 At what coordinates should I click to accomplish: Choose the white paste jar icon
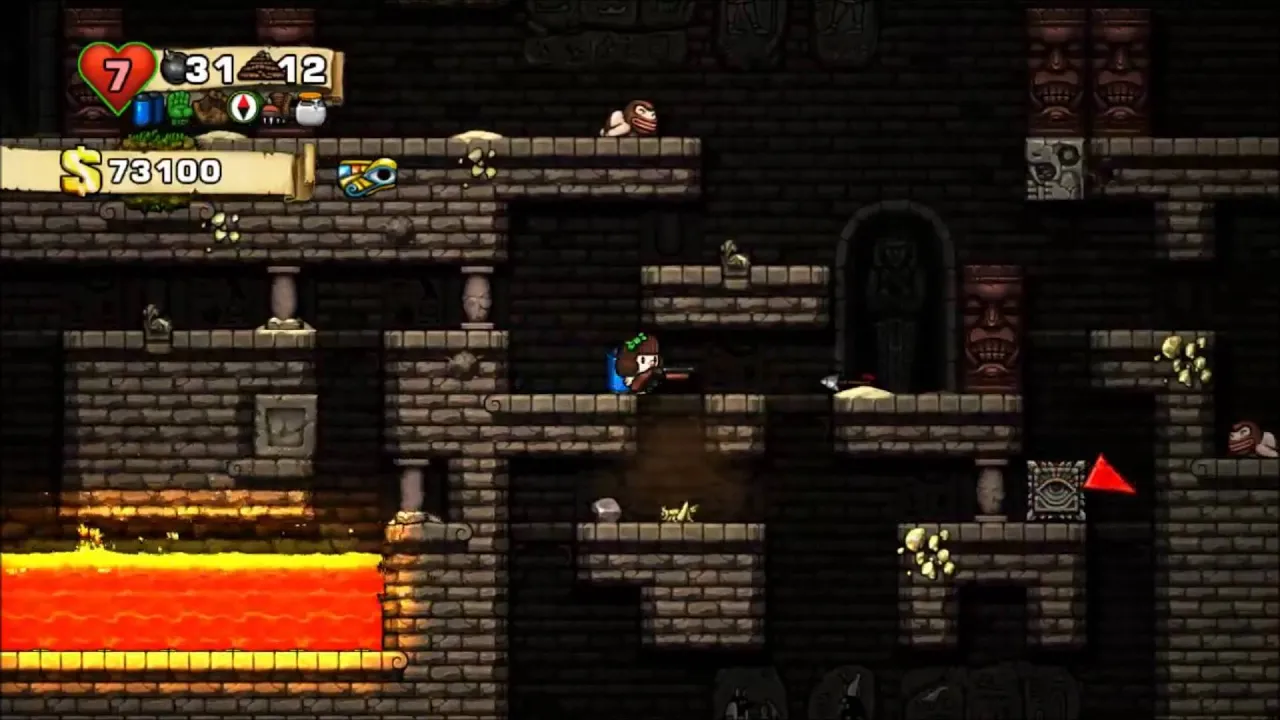coord(310,109)
